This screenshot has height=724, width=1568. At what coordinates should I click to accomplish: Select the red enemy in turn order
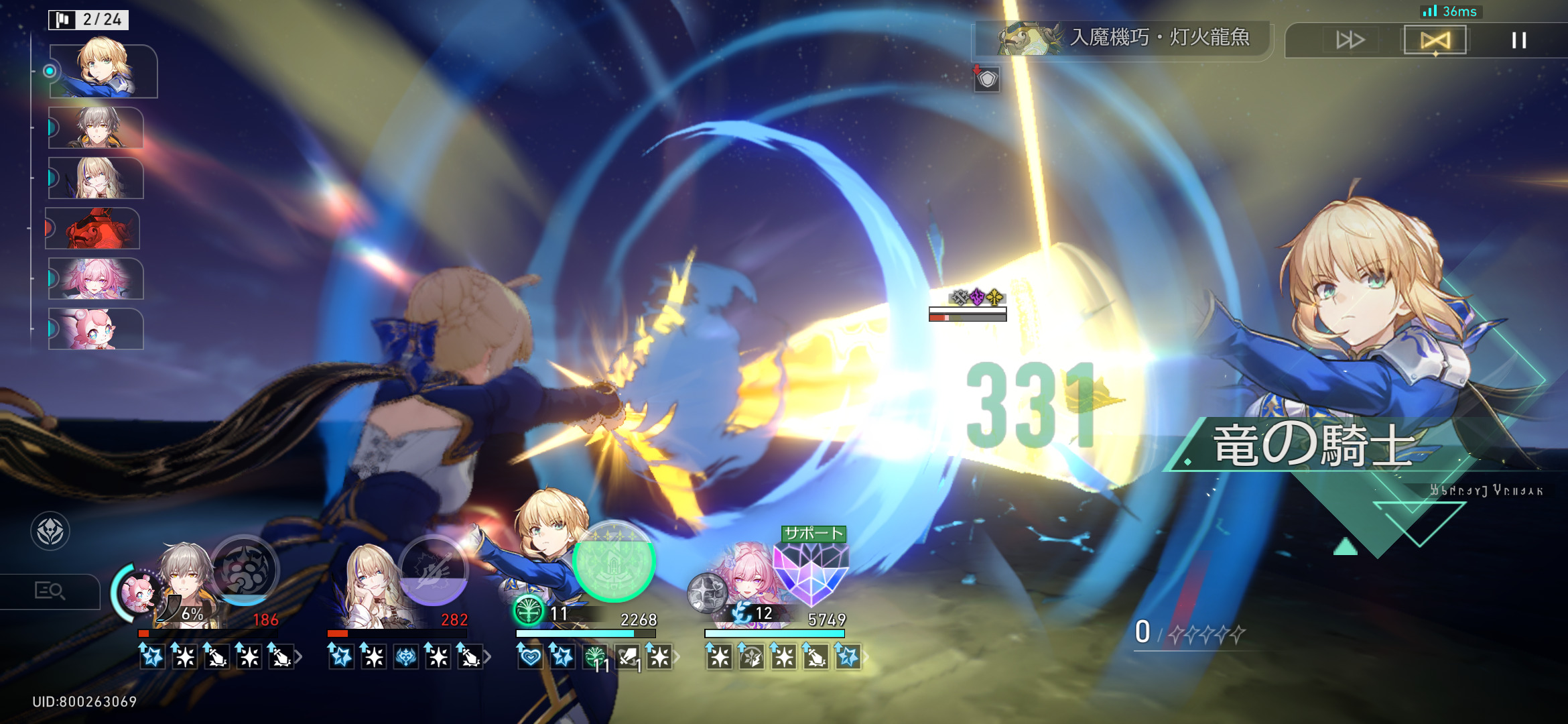[94, 229]
